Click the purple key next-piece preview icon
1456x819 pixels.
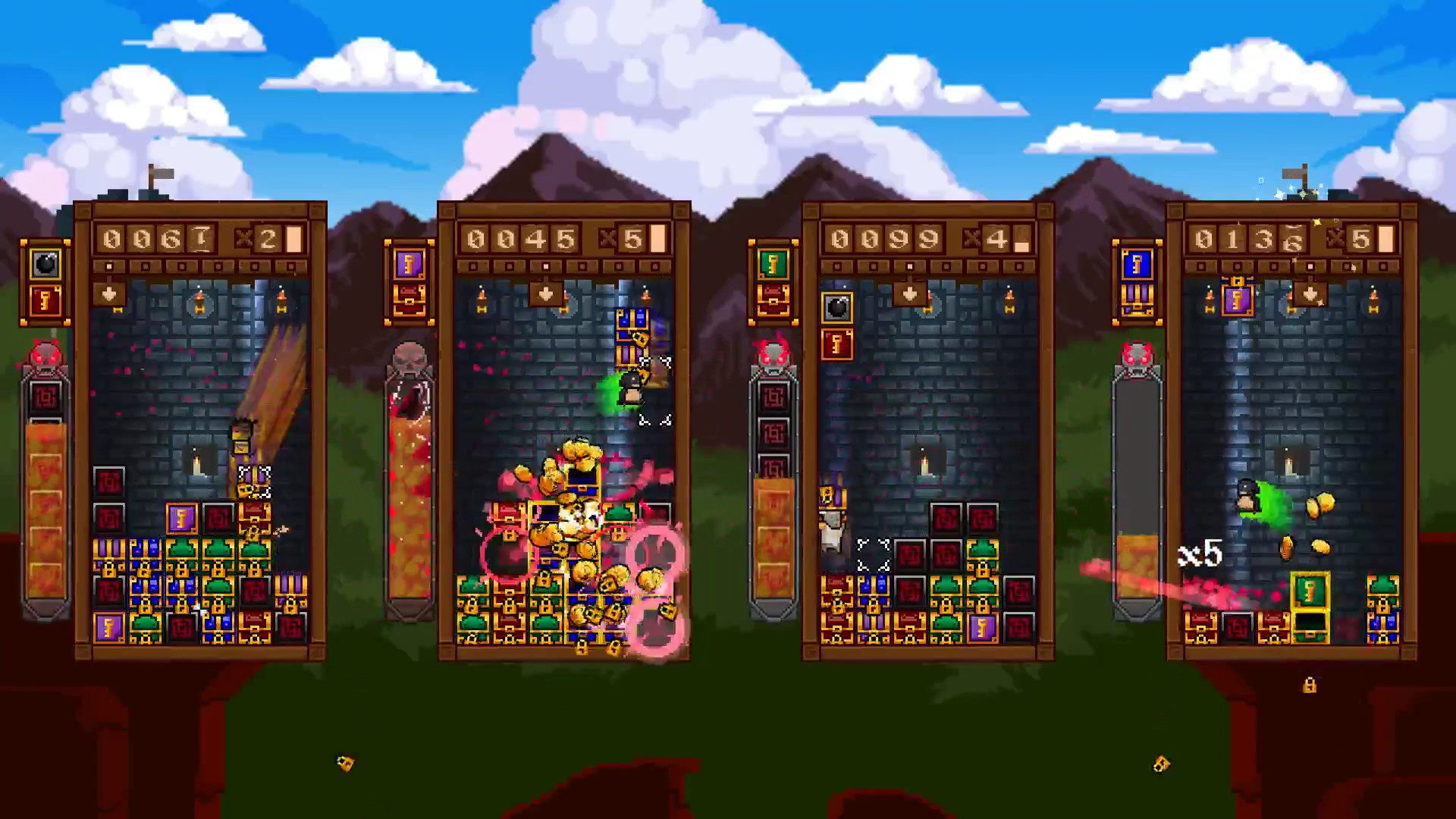coord(409,265)
